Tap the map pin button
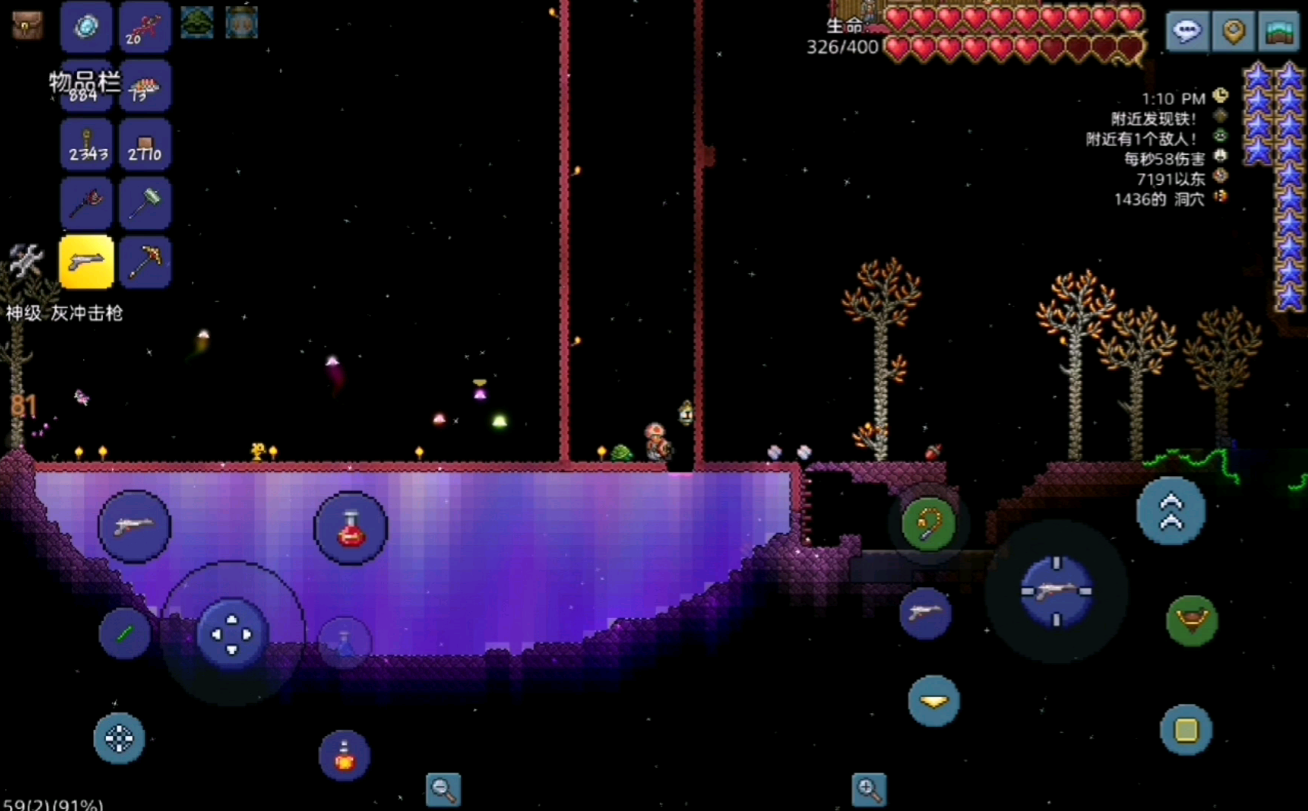 click(1233, 30)
